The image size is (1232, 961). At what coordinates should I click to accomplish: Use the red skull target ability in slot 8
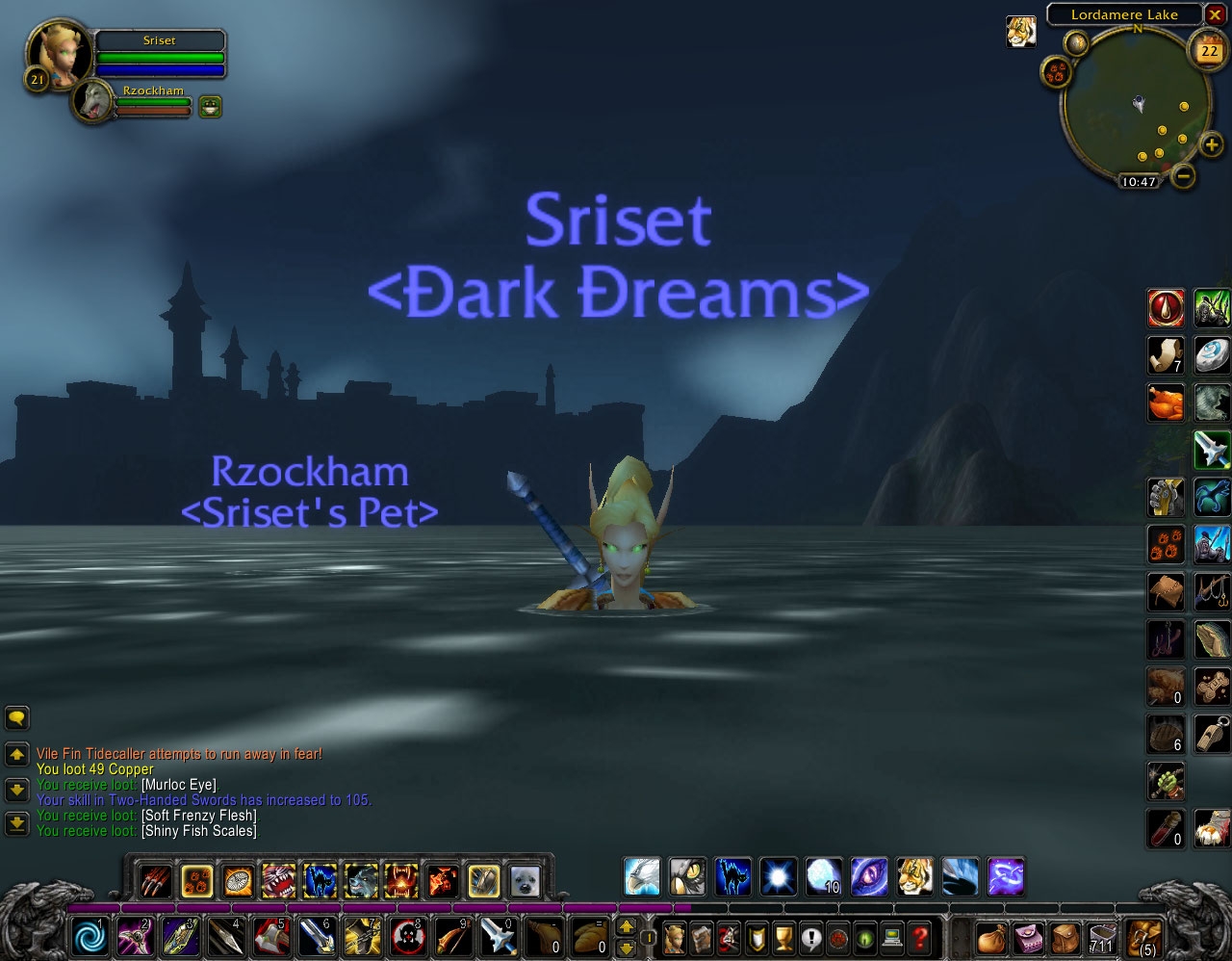point(408,936)
